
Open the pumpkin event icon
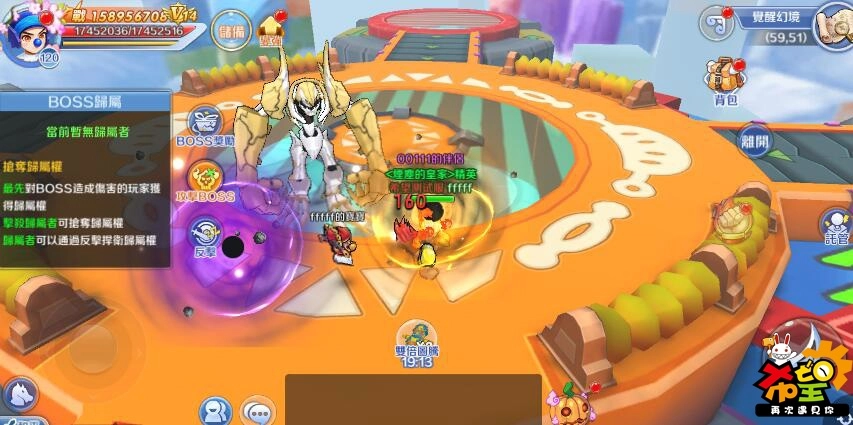[x=566, y=405]
